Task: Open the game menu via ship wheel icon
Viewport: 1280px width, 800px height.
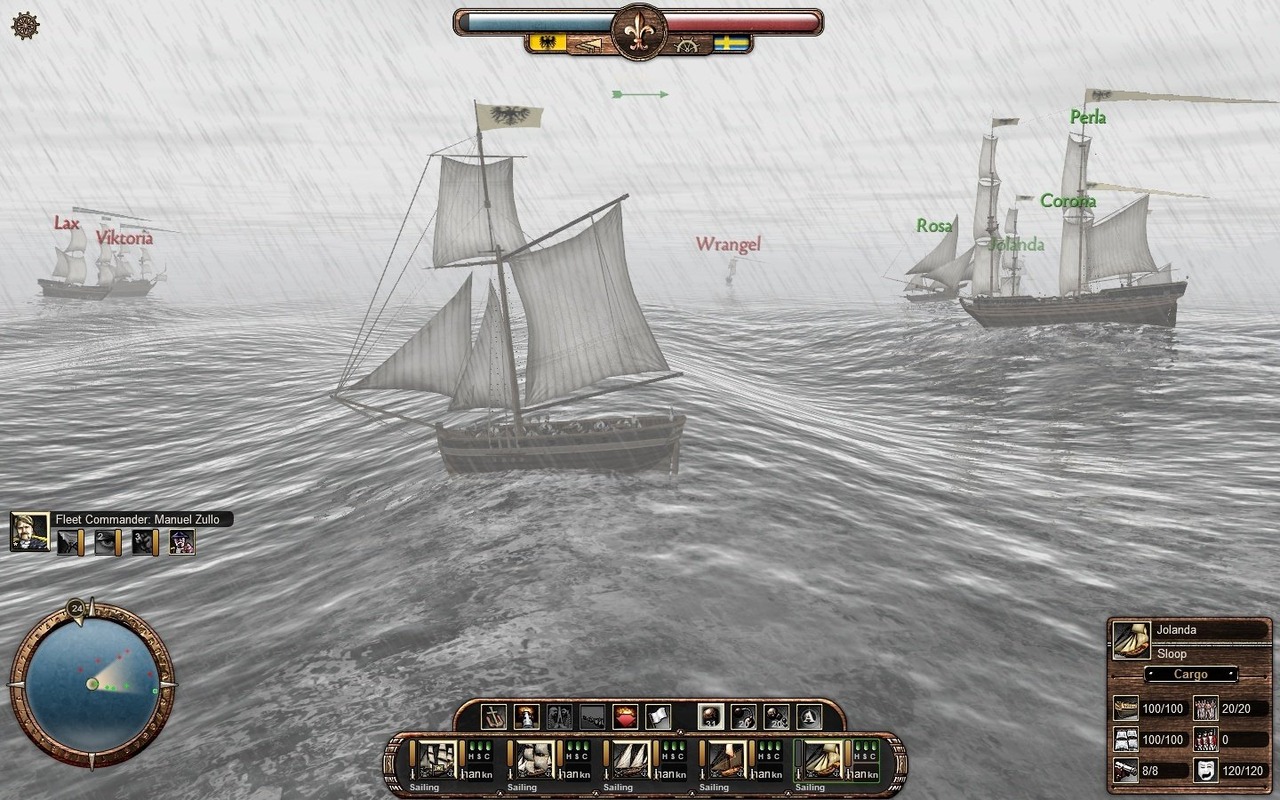Action: click(x=25, y=26)
